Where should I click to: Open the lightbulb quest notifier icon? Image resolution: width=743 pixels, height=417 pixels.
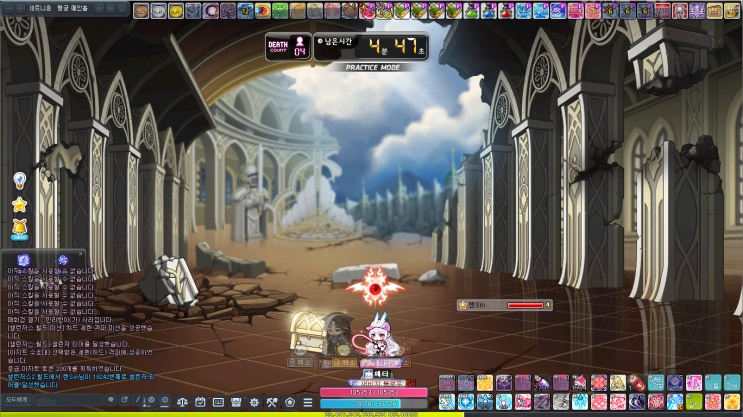[x=19, y=180]
